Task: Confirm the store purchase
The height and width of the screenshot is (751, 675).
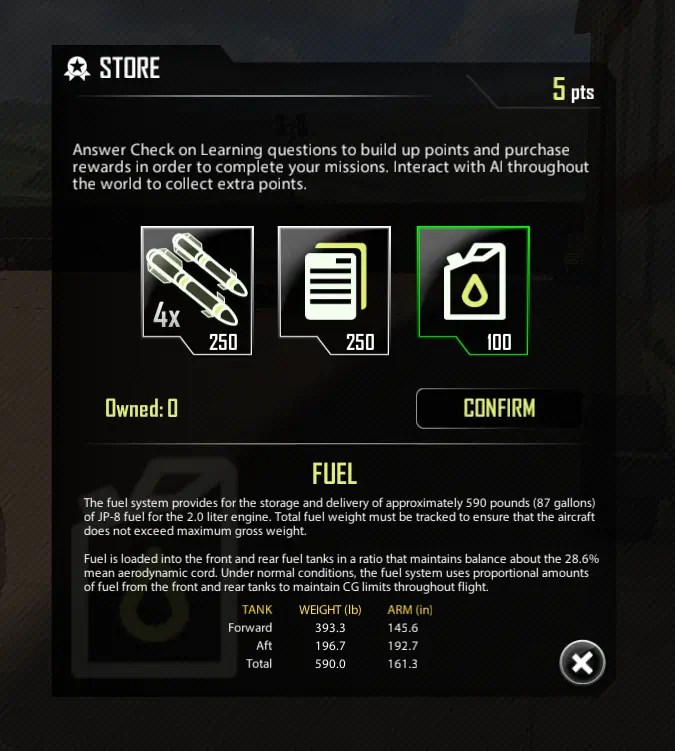Action: pyautogui.click(x=498, y=408)
